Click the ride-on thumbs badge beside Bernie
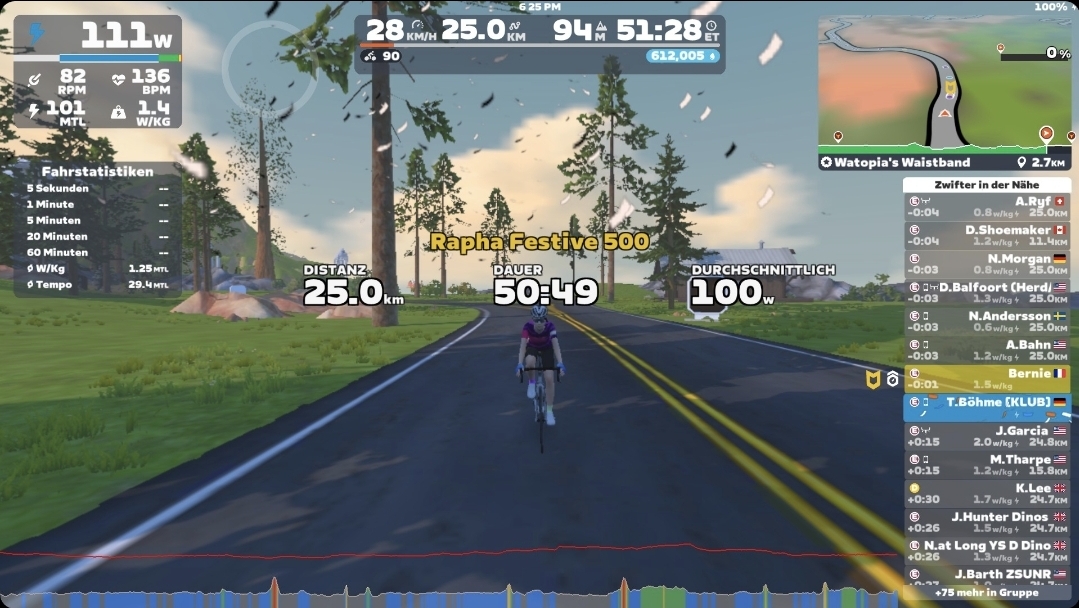The width and height of the screenshot is (1079, 608). (x=873, y=379)
